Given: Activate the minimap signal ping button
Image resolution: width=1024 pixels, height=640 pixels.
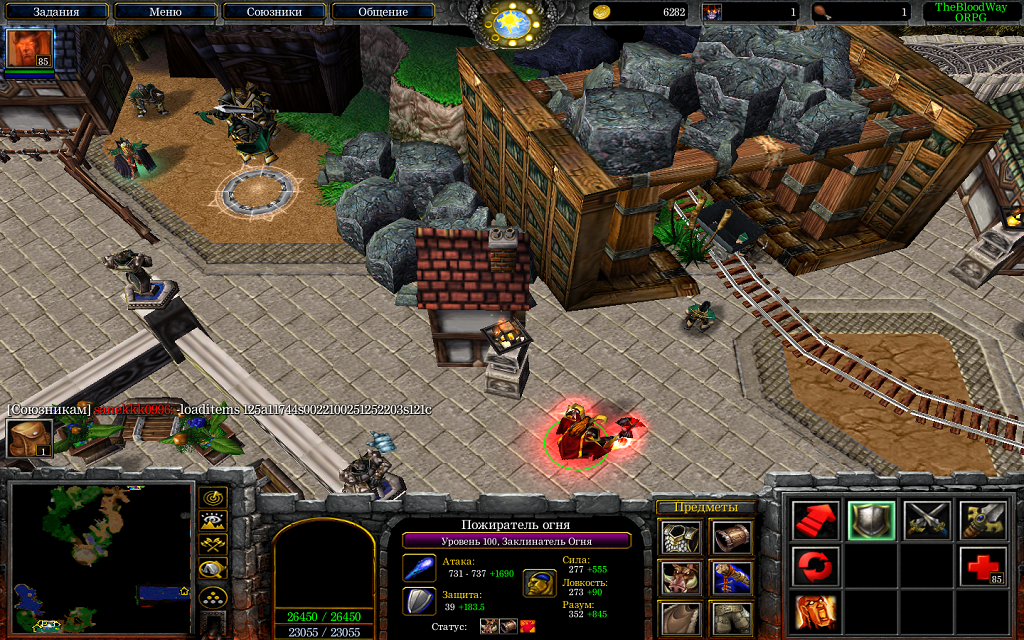Looking at the screenshot, I should (x=214, y=497).
